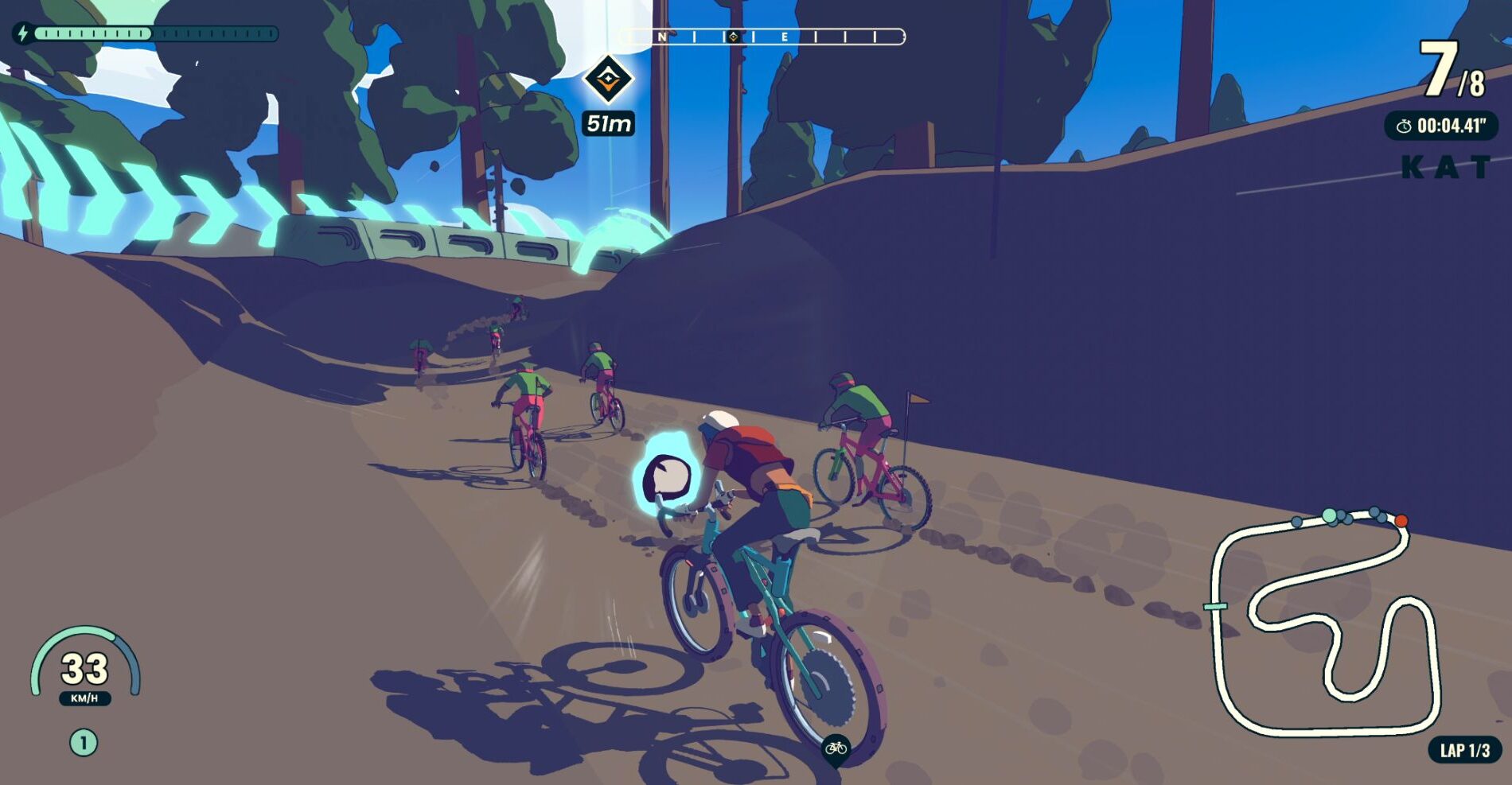Click the compass heading strip
Screen dimensions: 1512x785
[x=762, y=37]
